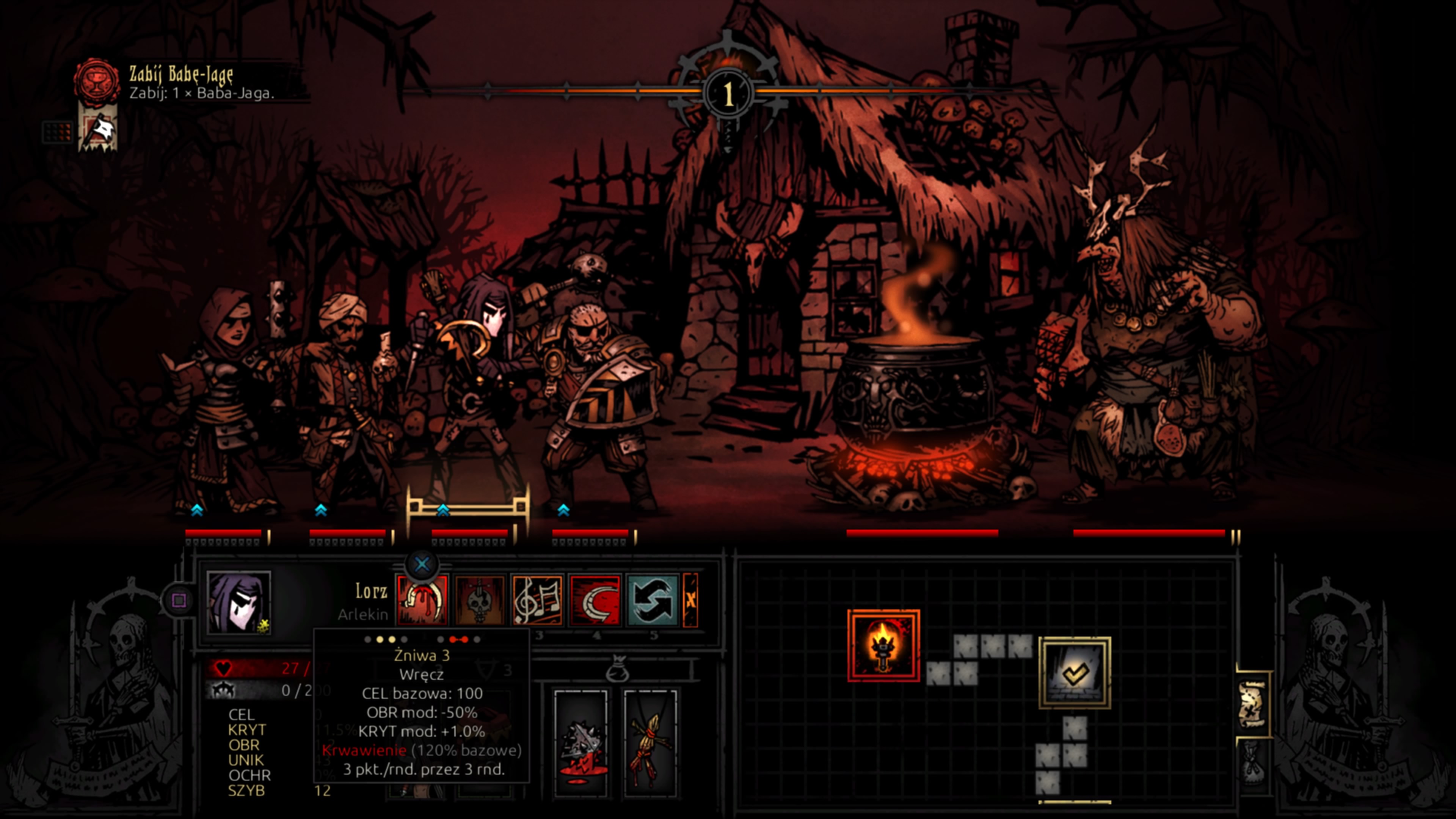Viewport: 1456px width, 819px height.
Task: Choose the skull and dagger skill
Action: [479, 600]
